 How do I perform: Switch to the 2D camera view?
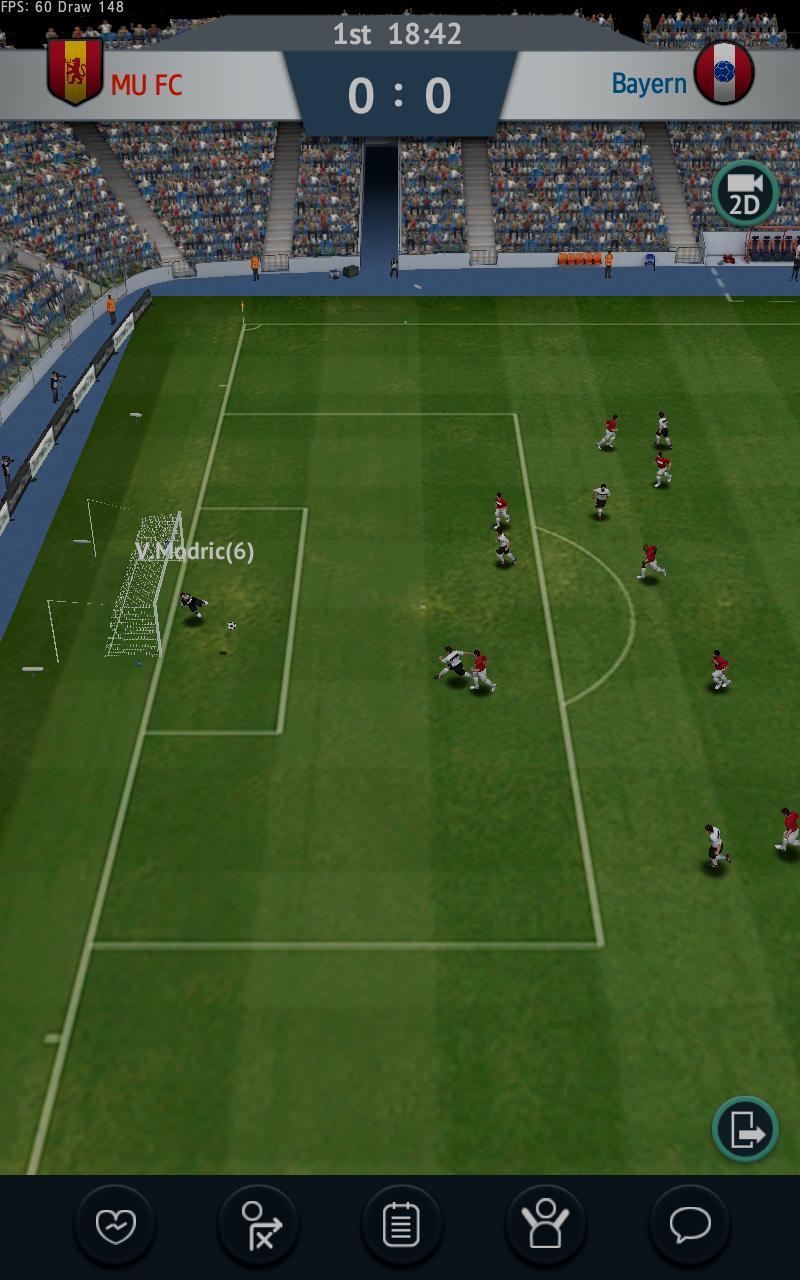(745, 194)
